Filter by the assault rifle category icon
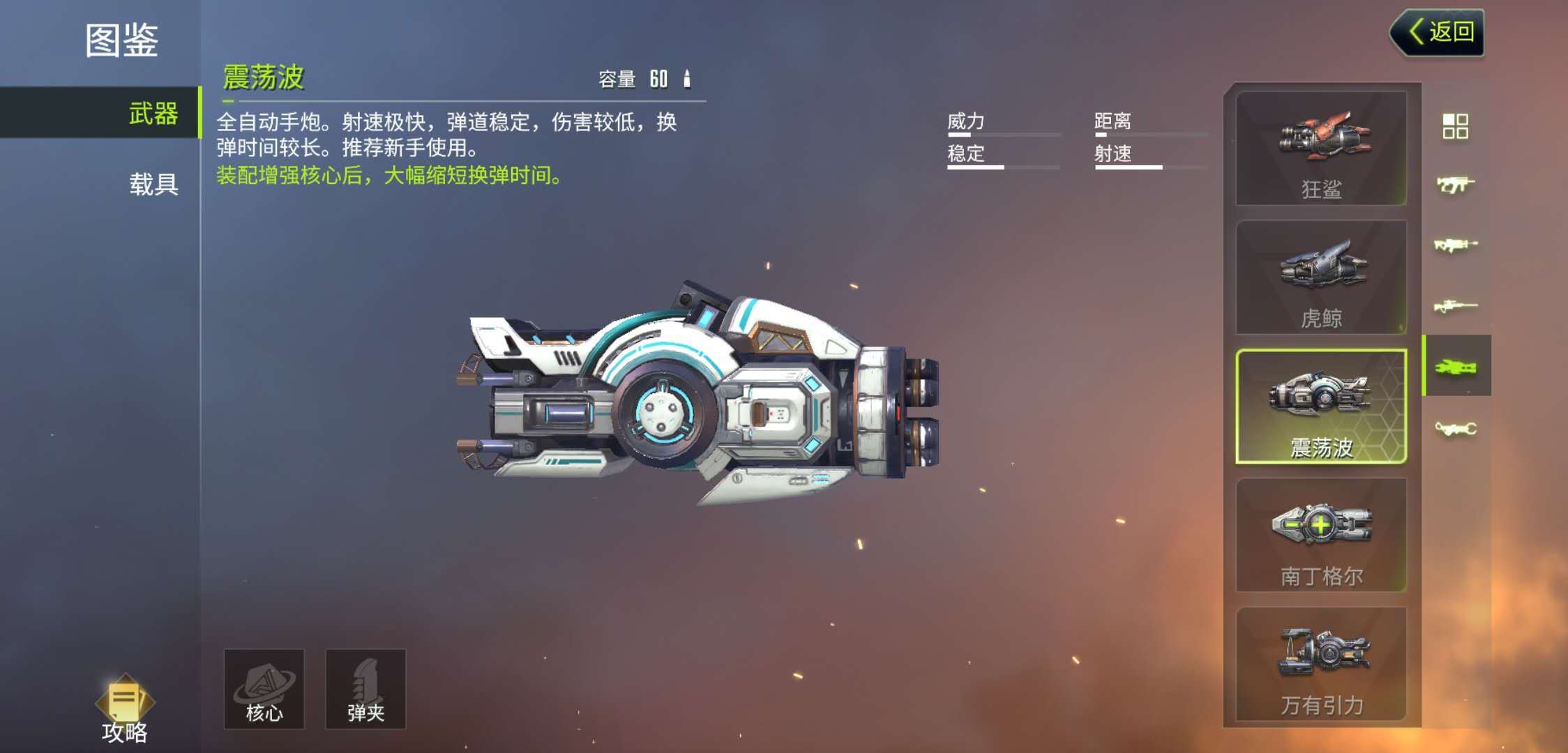This screenshot has height=753, width=1568. coord(1455,245)
